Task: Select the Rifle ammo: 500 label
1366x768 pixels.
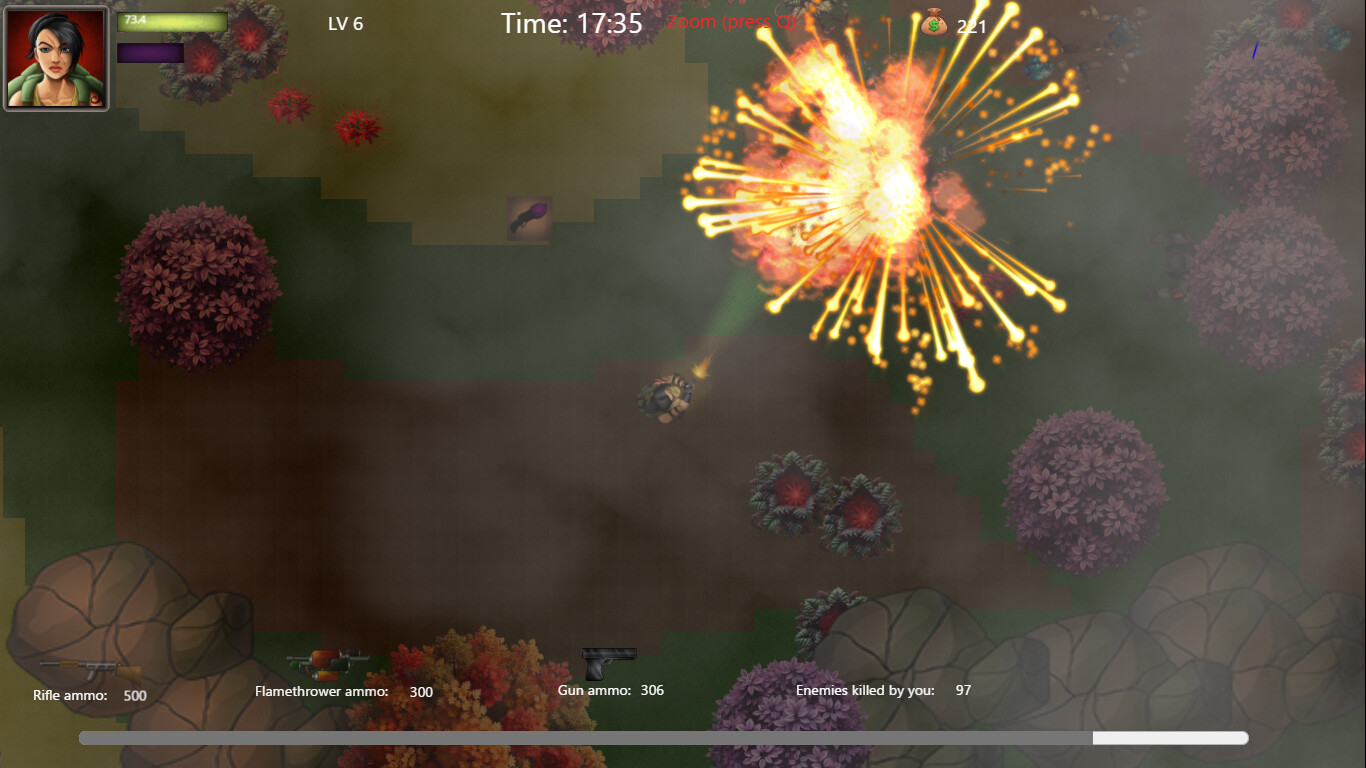Action: [x=88, y=695]
